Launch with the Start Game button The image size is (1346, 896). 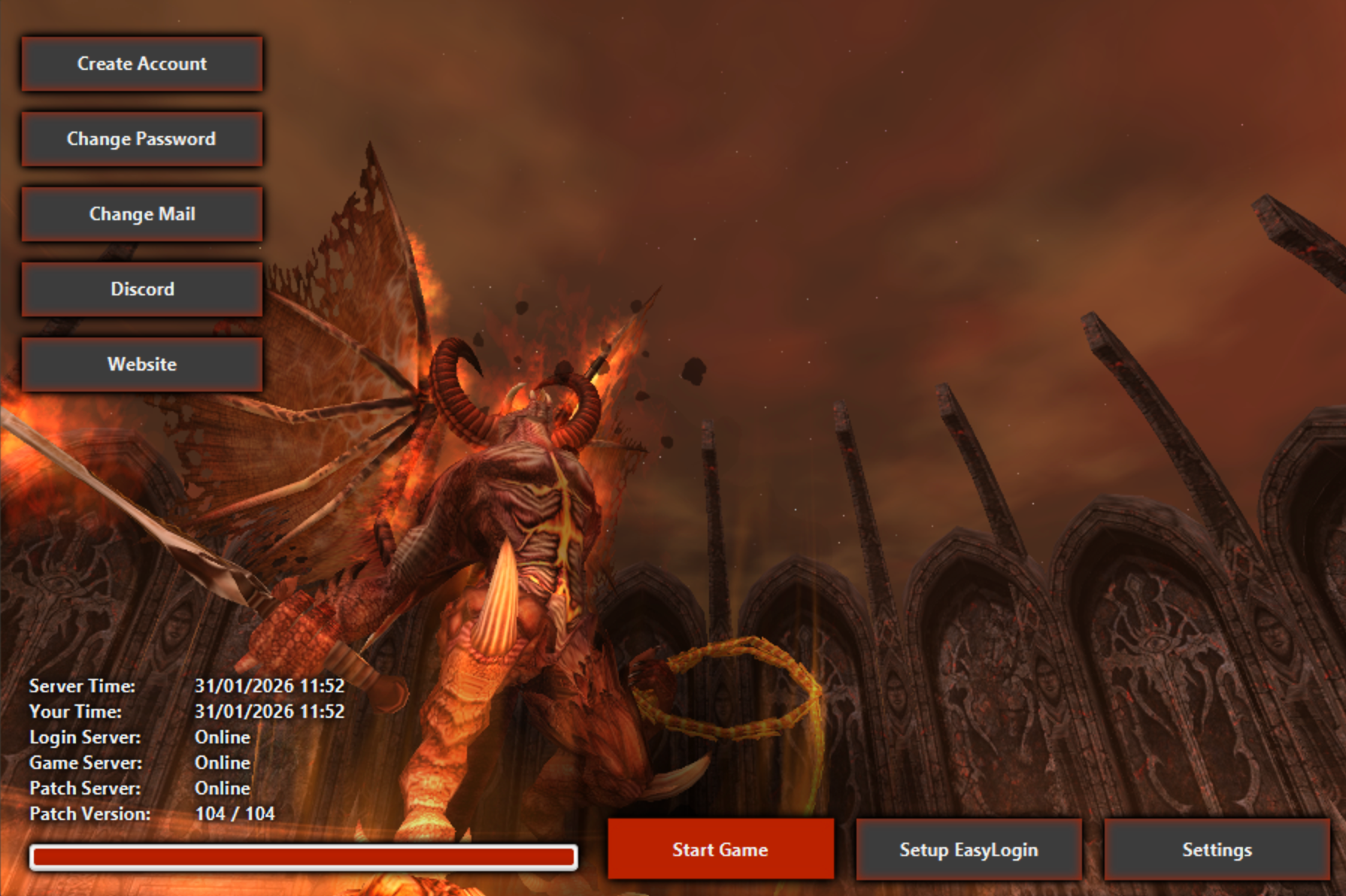pyautogui.click(x=720, y=849)
